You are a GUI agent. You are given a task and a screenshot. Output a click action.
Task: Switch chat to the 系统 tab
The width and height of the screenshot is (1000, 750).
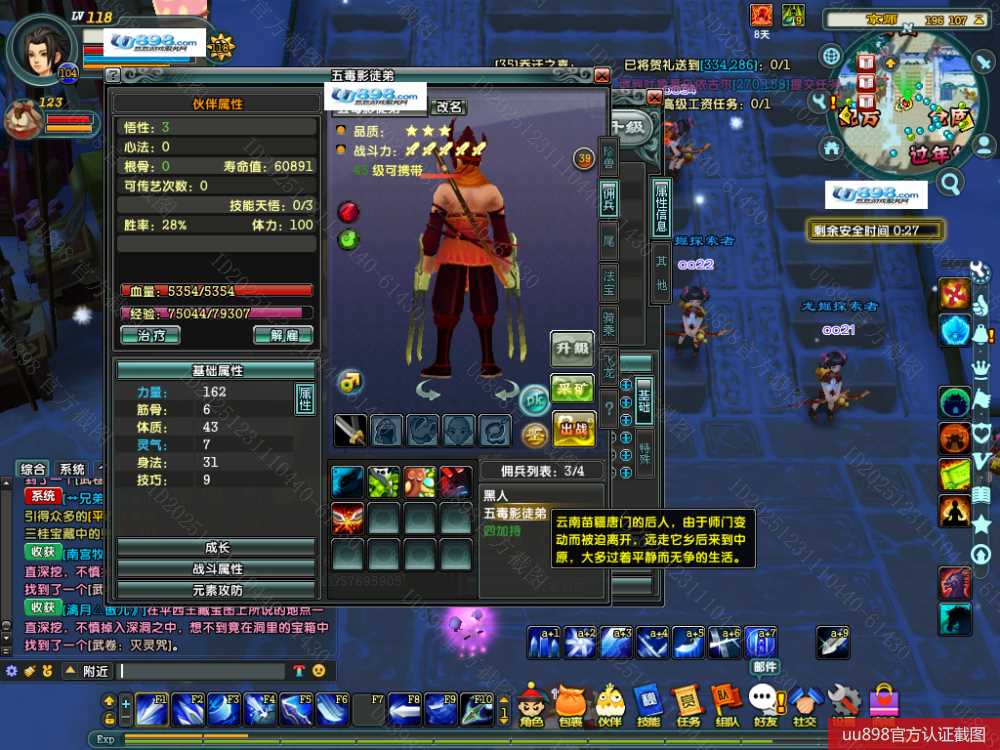(x=72, y=469)
